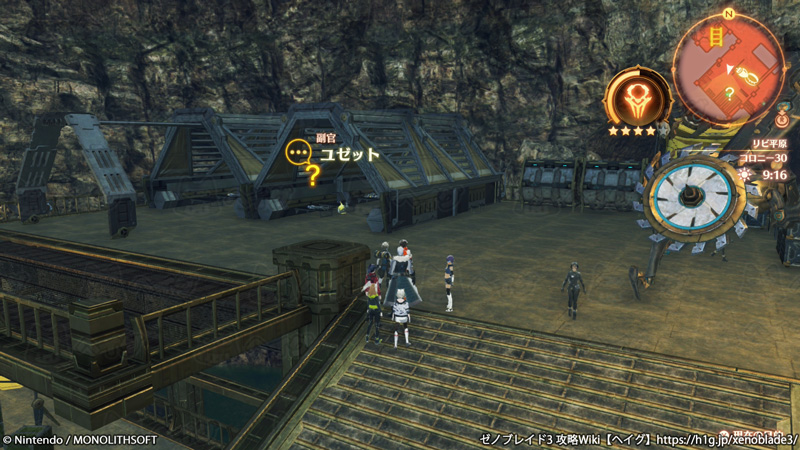Click the ladder marker on the minimap
The image size is (800, 450).
(x=716, y=37)
